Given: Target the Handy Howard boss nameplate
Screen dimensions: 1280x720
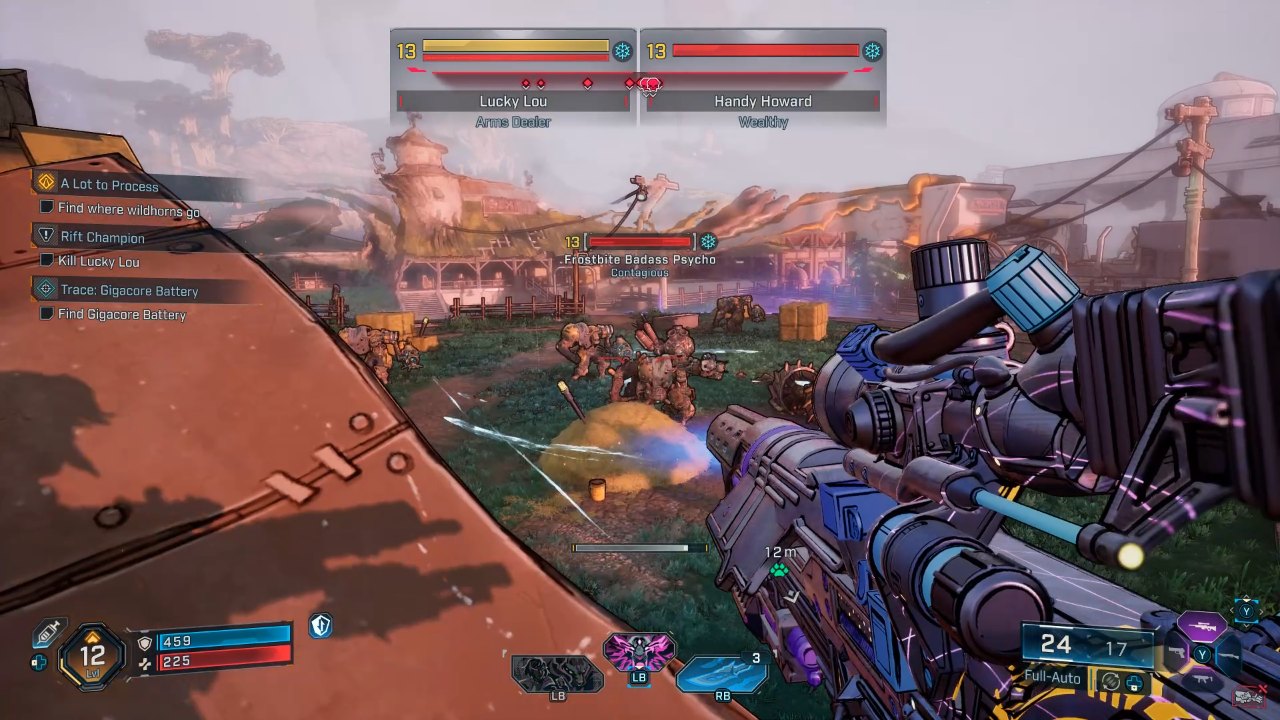Looking at the screenshot, I should [762, 101].
